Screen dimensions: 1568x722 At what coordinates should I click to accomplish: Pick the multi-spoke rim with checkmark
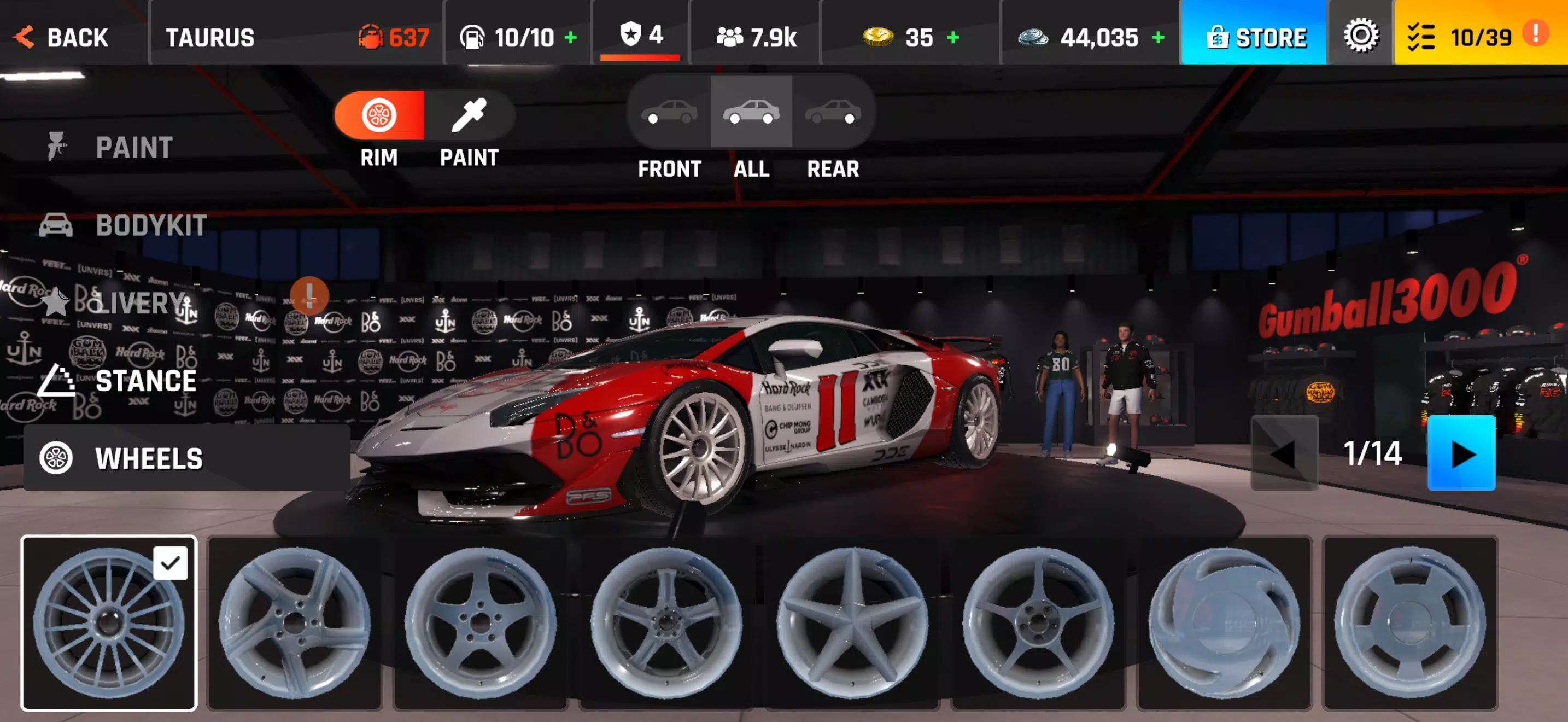coord(109,622)
